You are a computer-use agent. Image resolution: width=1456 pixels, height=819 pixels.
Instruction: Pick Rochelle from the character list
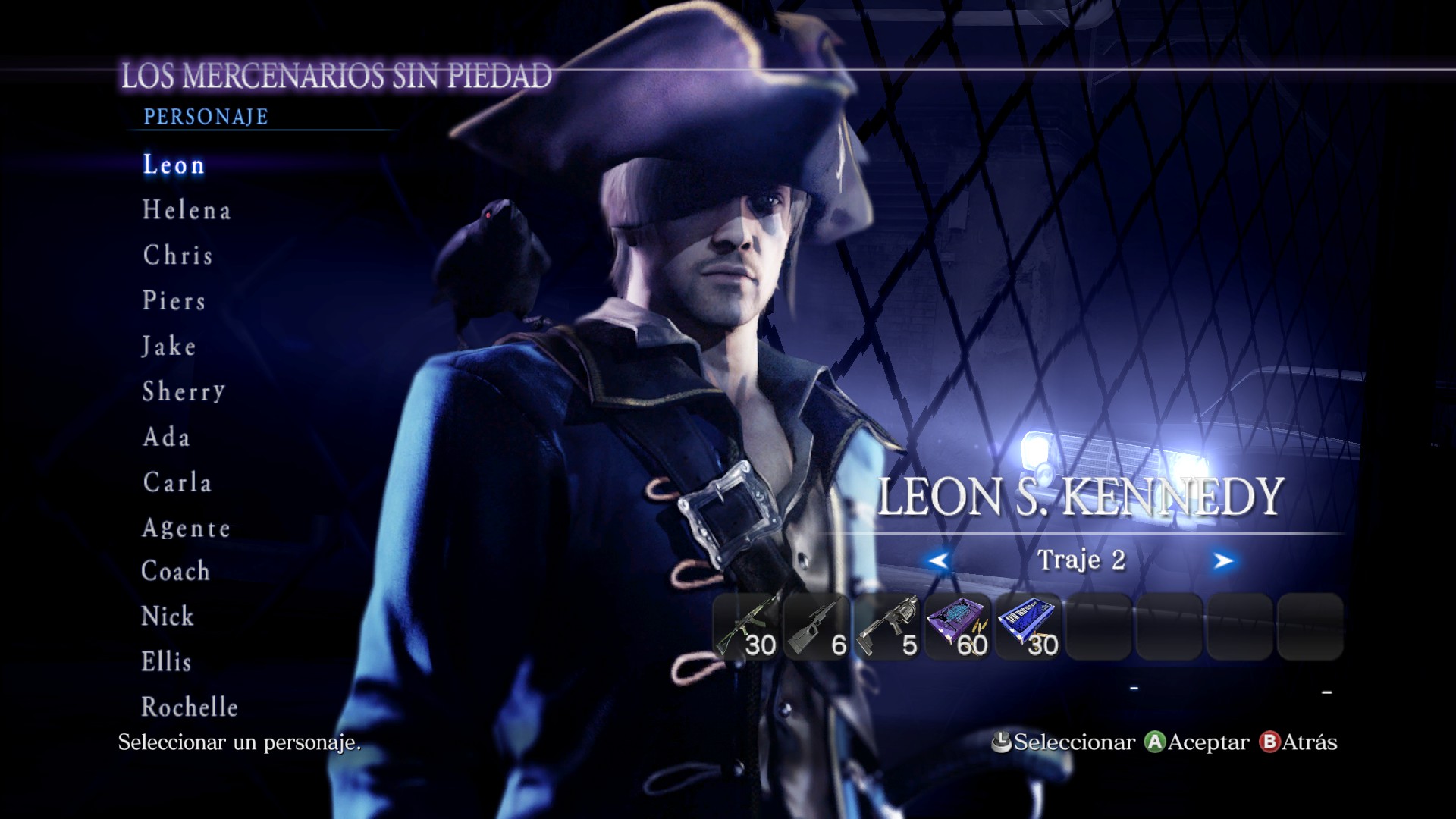(190, 708)
